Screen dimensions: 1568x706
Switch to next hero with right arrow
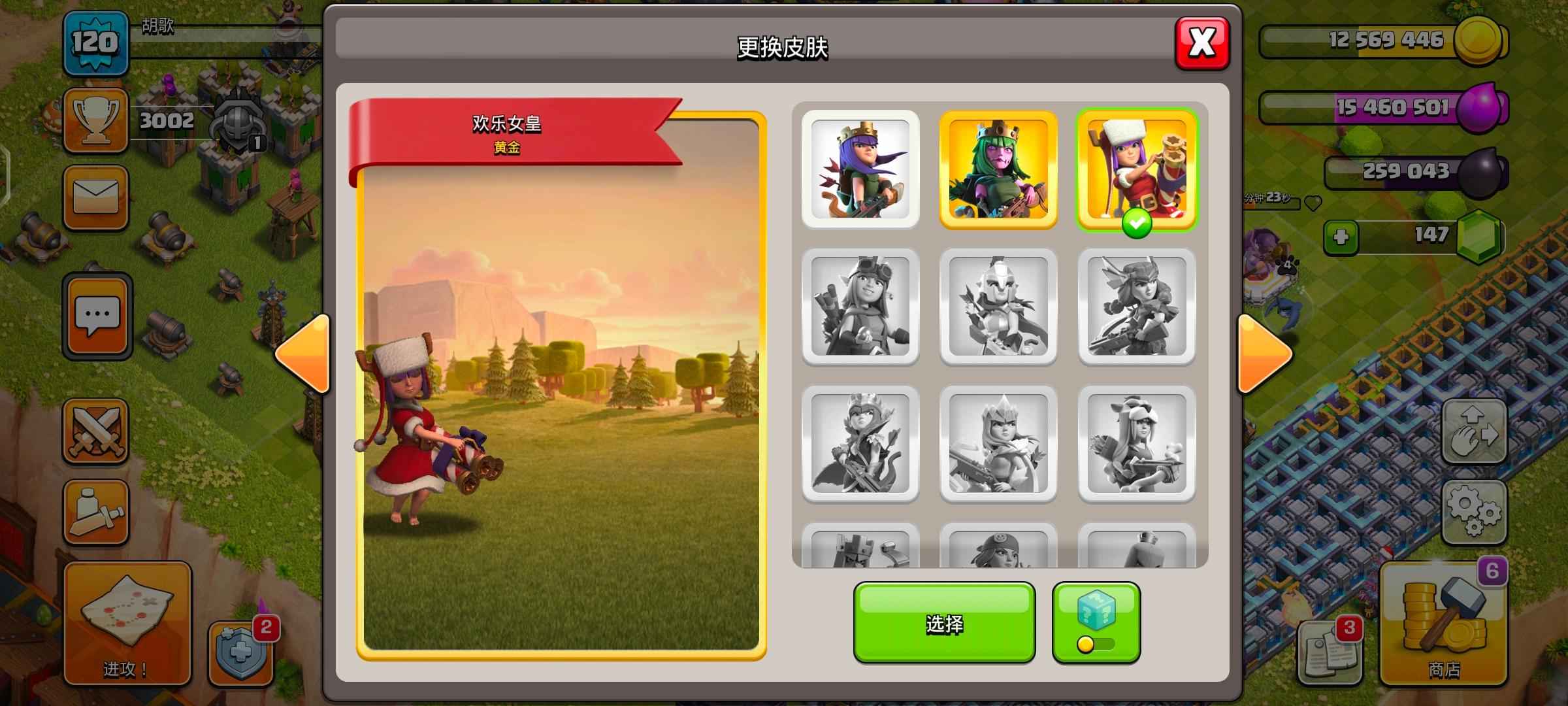(1264, 354)
